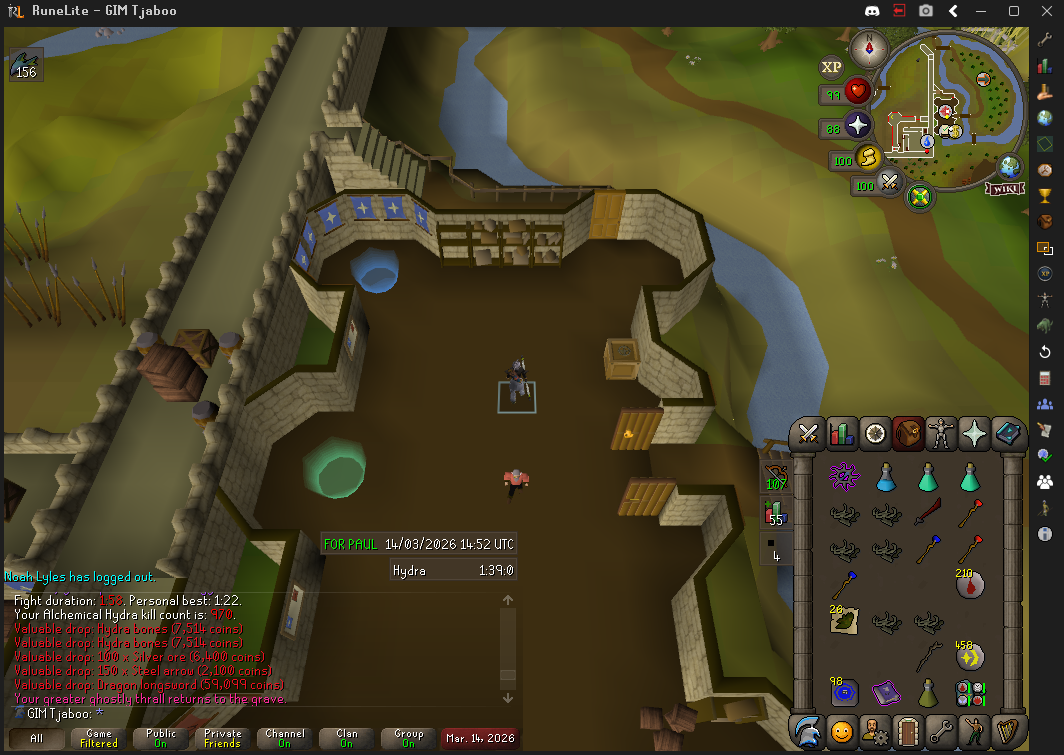Screen dimensions: 1064x755
Task: Click the dragon longsword in inventory
Action: pos(927,514)
